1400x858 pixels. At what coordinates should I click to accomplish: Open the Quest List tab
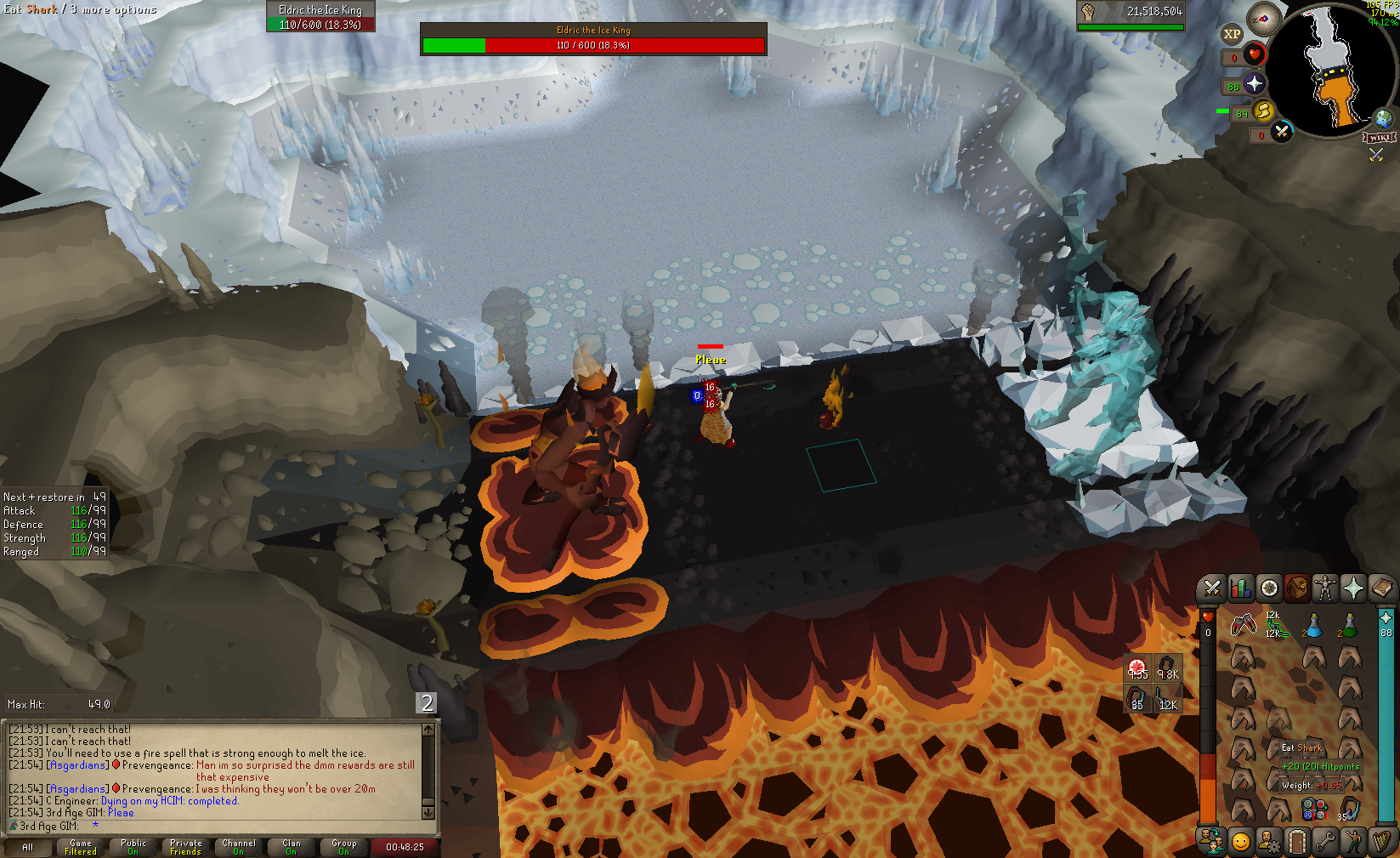coord(1269,588)
